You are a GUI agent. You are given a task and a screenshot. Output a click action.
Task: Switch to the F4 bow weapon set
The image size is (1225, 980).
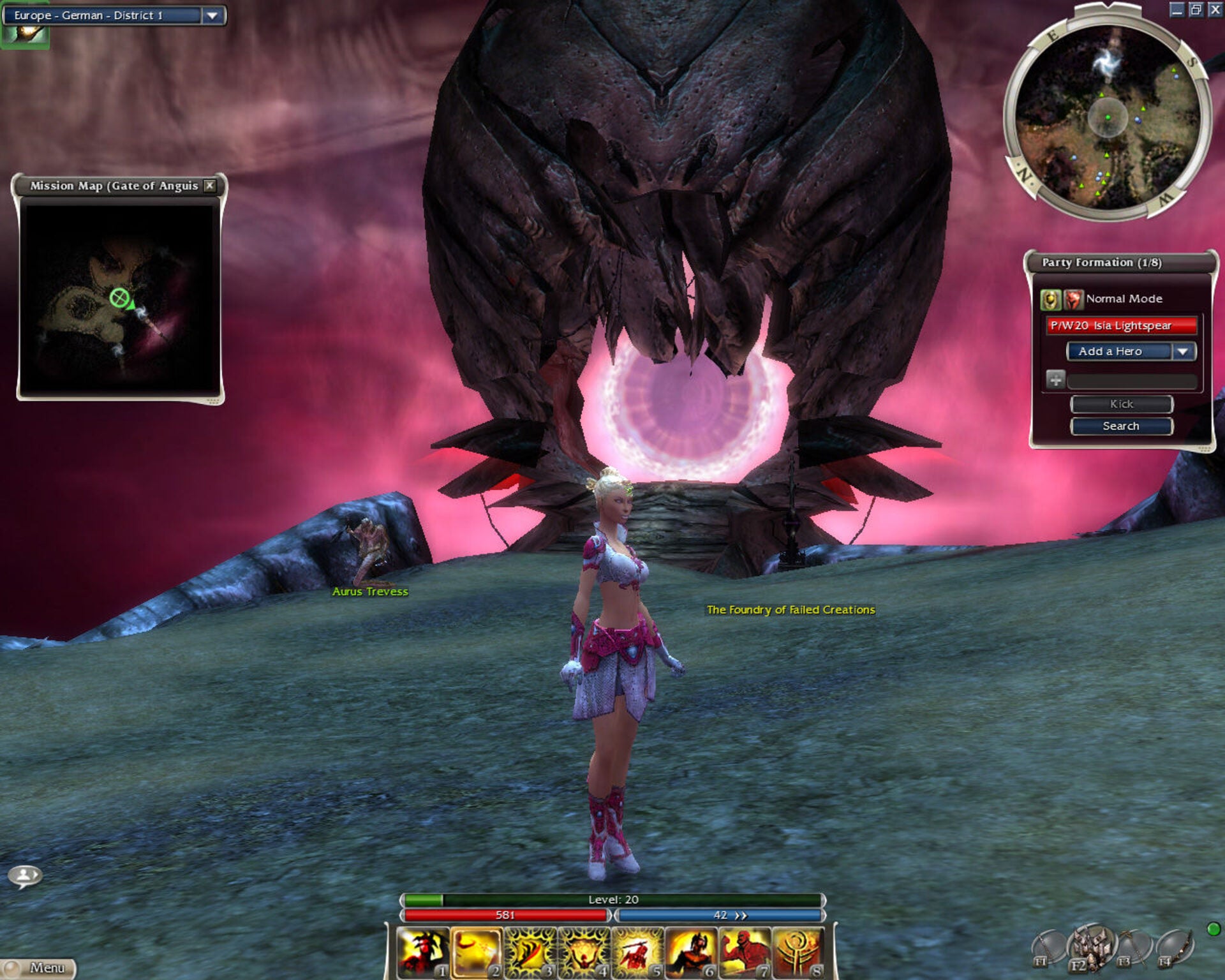point(1174,948)
